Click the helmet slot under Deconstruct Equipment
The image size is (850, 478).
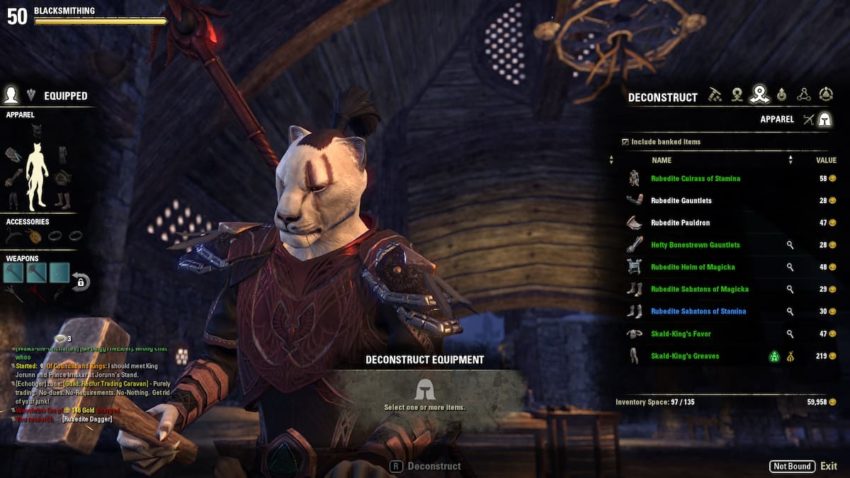pyautogui.click(x=425, y=388)
